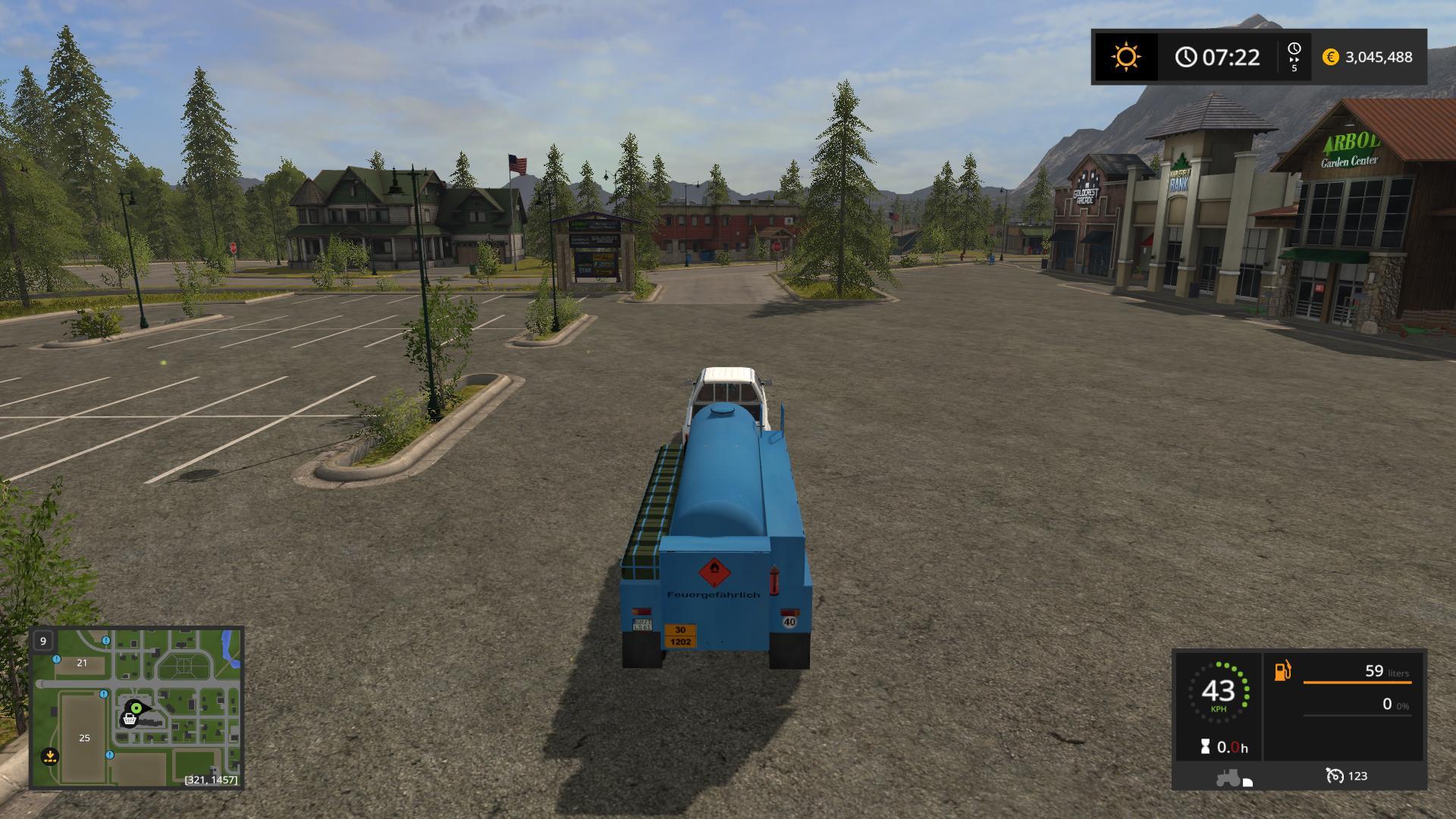
Task: Click the euro coin money icon
Action: 1330,57
